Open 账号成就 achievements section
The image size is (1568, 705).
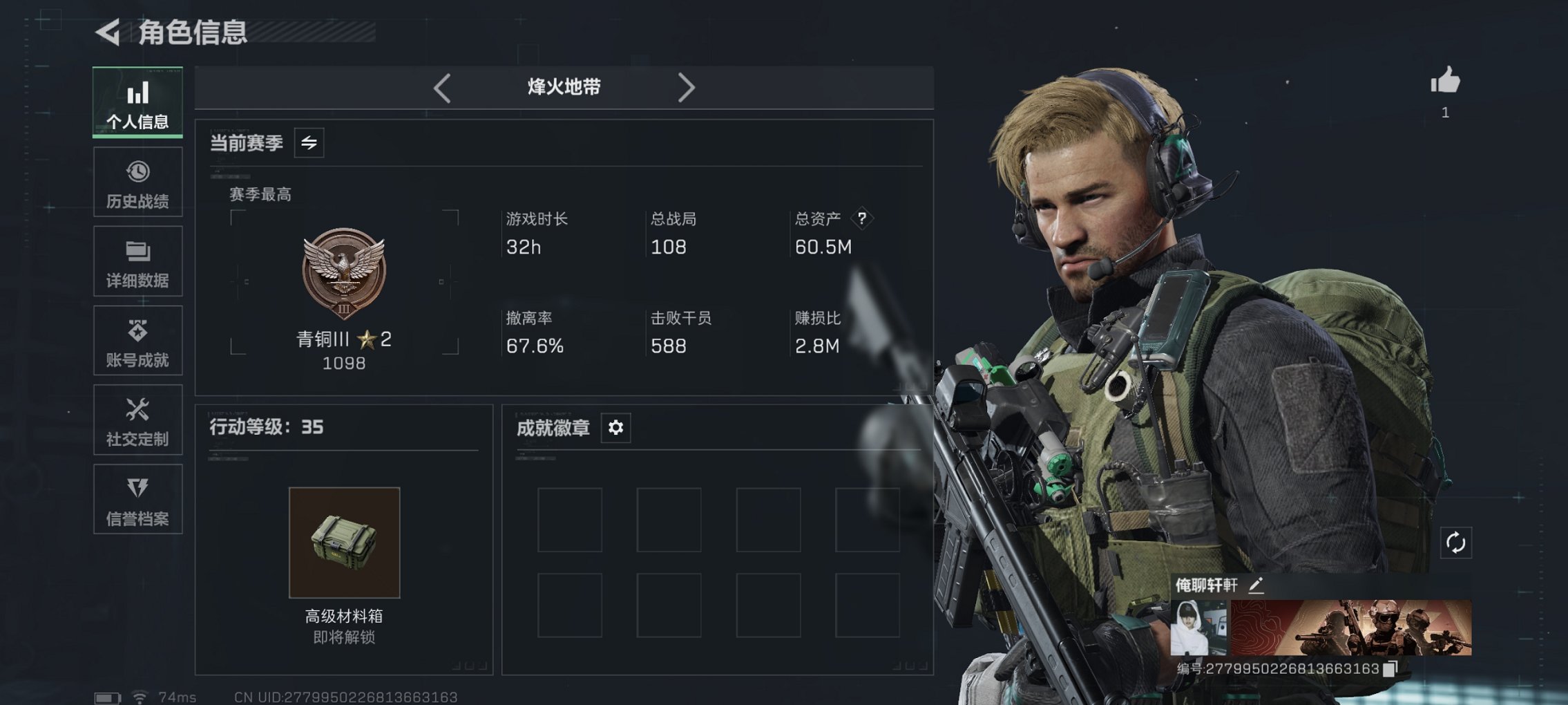(x=137, y=340)
